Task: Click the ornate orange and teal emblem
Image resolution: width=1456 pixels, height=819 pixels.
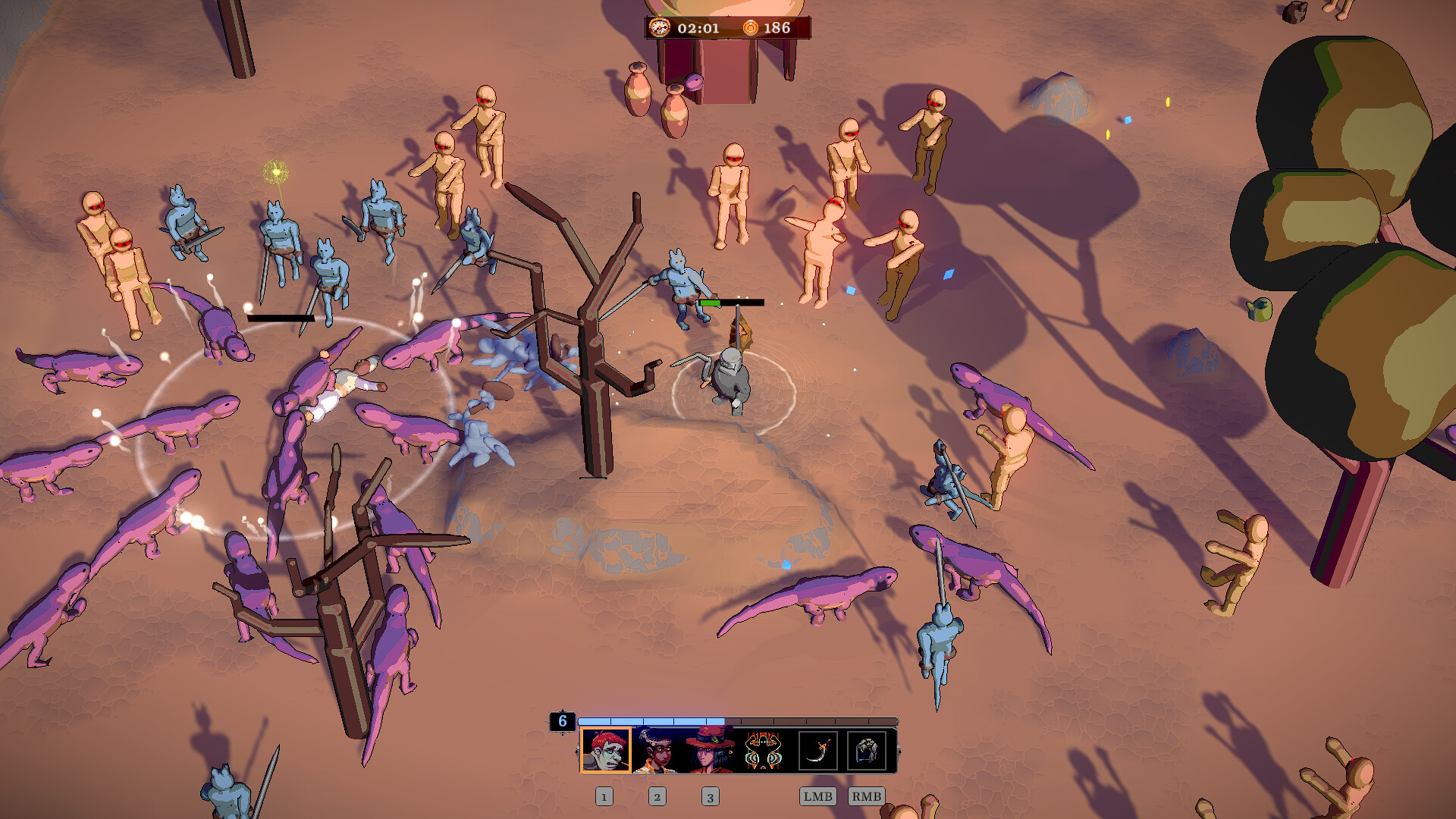Action: pos(763,750)
